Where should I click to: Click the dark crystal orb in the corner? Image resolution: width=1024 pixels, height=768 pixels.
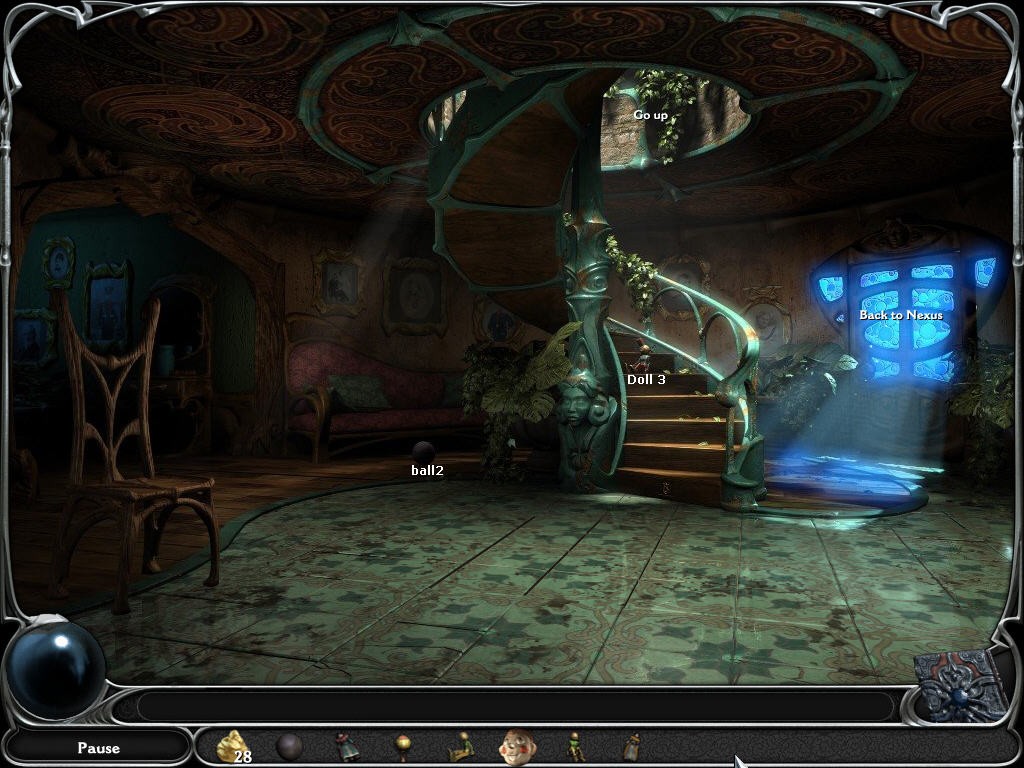[x=56, y=668]
